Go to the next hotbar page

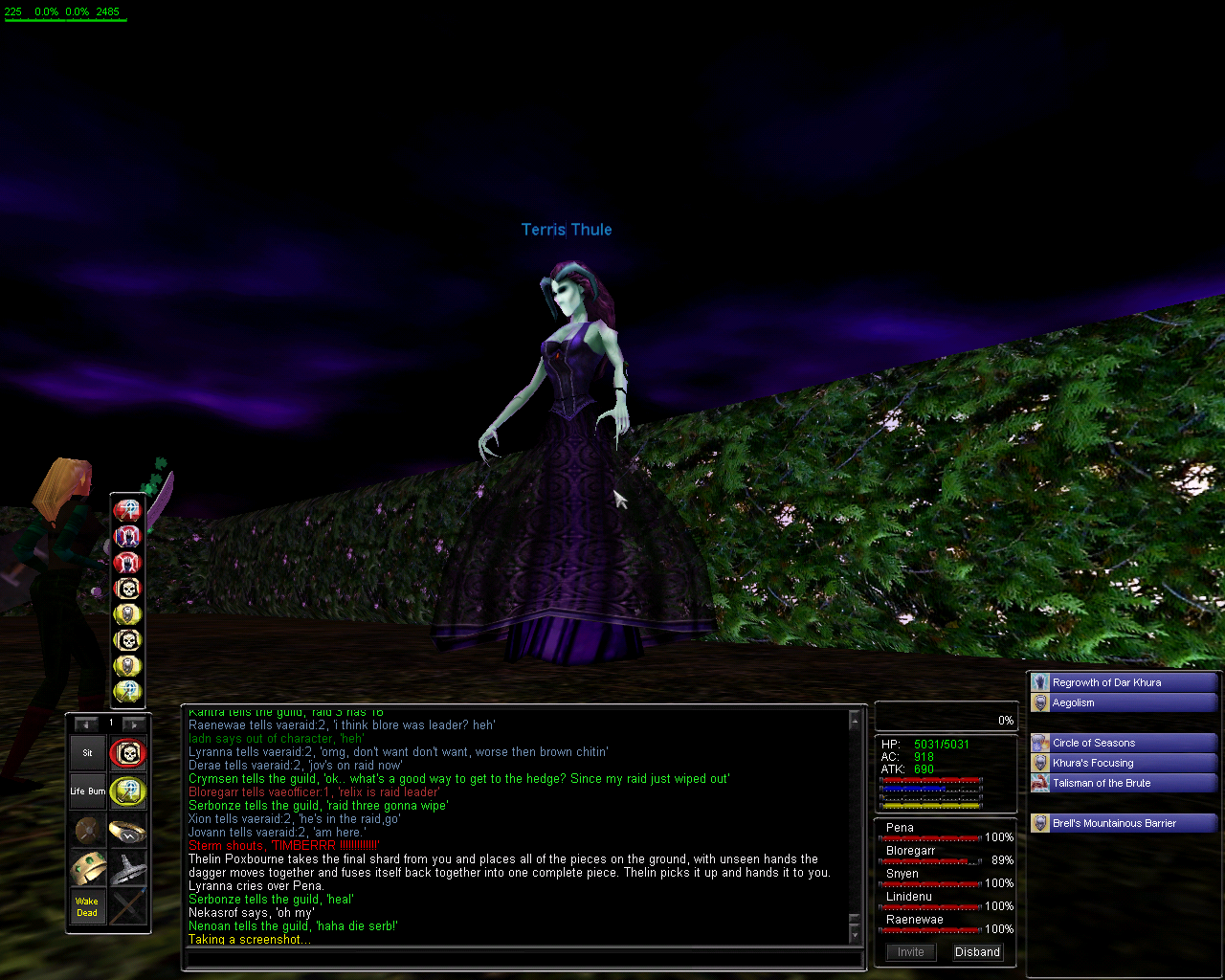click(x=134, y=724)
